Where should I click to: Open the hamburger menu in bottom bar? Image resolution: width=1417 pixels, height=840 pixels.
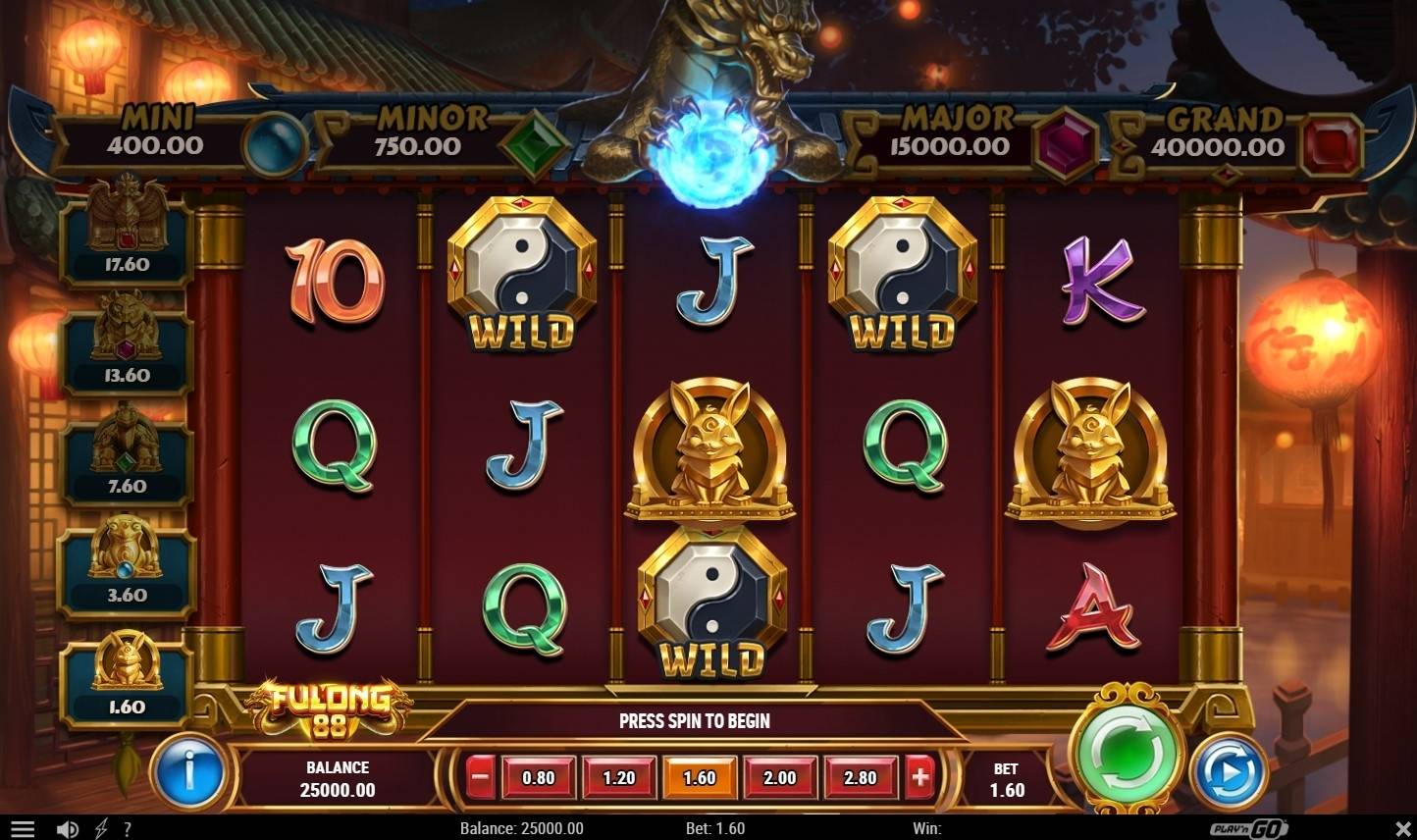[x=23, y=829]
